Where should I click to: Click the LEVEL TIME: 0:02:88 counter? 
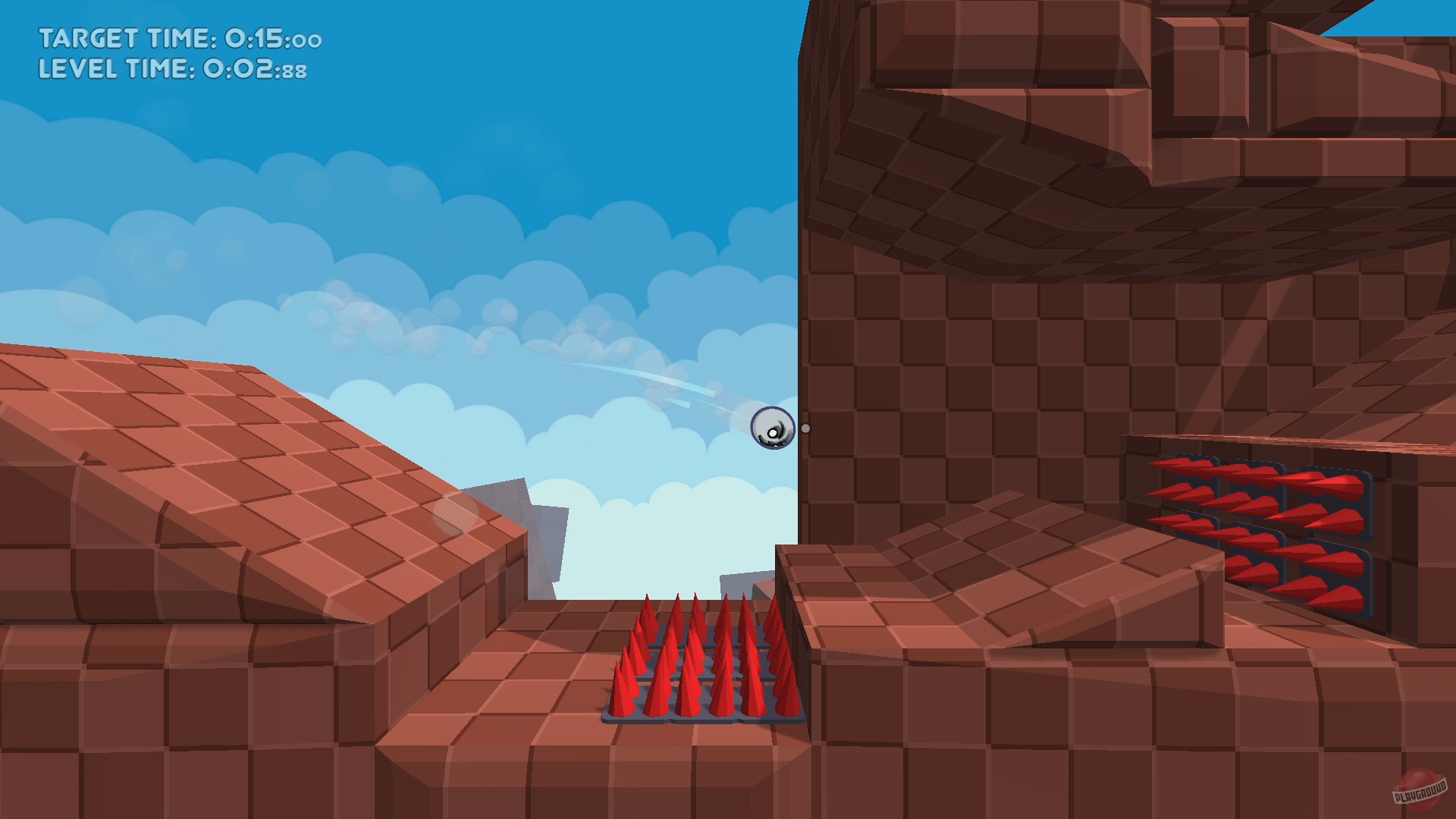point(173,69)
